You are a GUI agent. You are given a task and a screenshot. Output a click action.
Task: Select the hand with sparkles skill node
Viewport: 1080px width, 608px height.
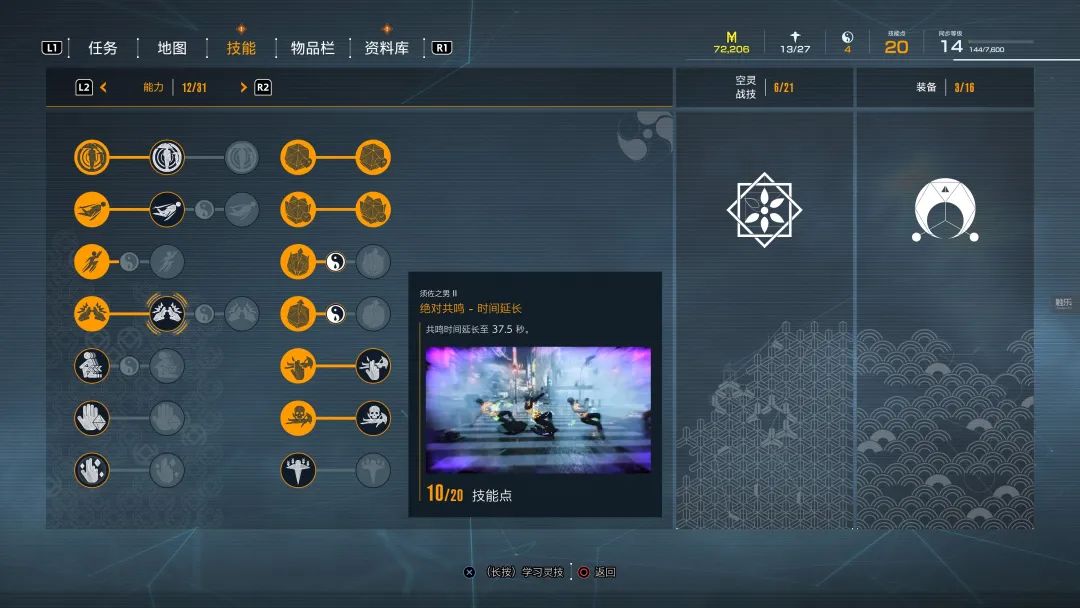(92, 469)
